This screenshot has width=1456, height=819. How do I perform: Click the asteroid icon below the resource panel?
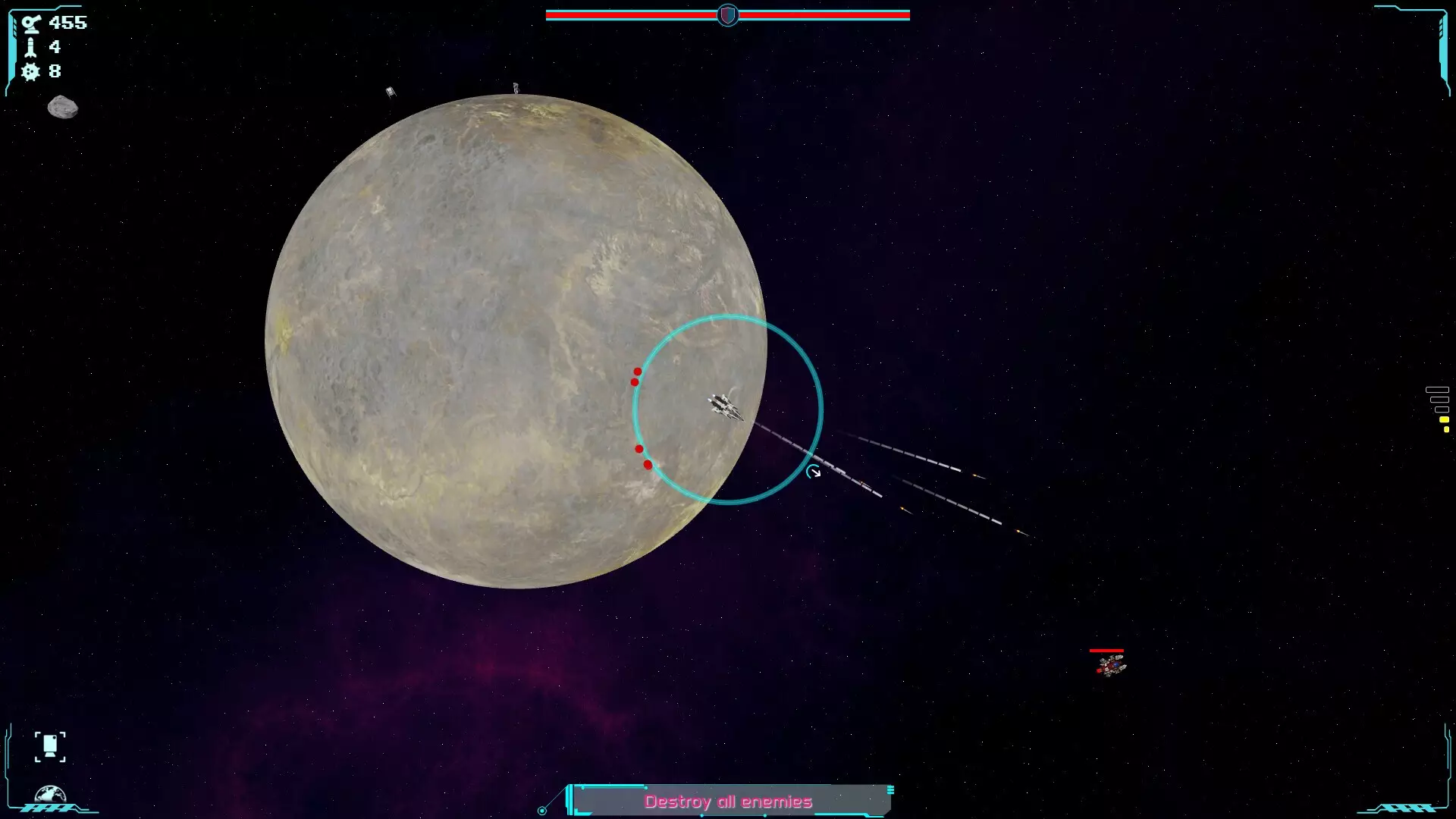pyautogui.click(x=62, y=108)
